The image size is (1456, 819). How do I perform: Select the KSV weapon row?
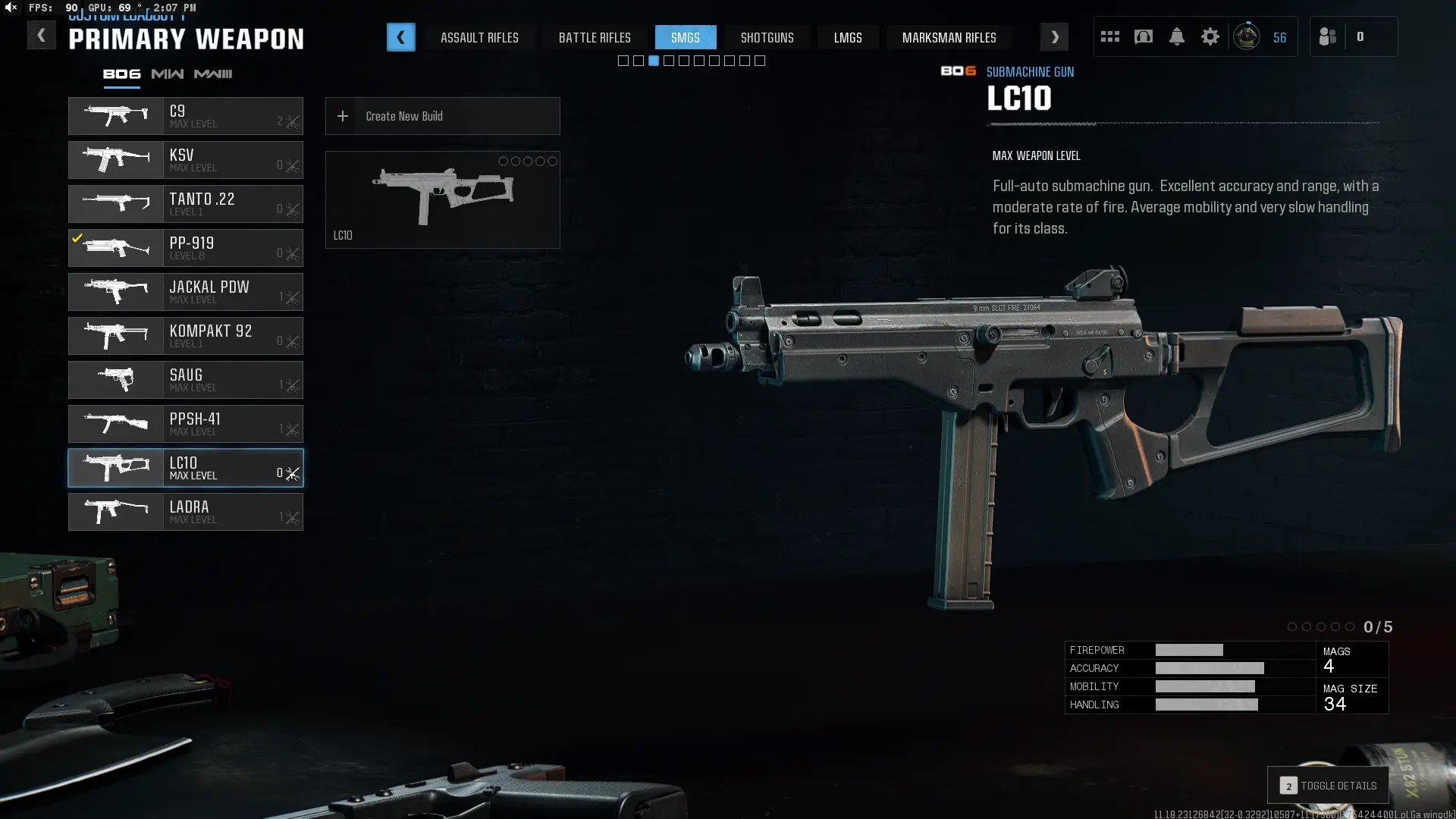point(186,160)
